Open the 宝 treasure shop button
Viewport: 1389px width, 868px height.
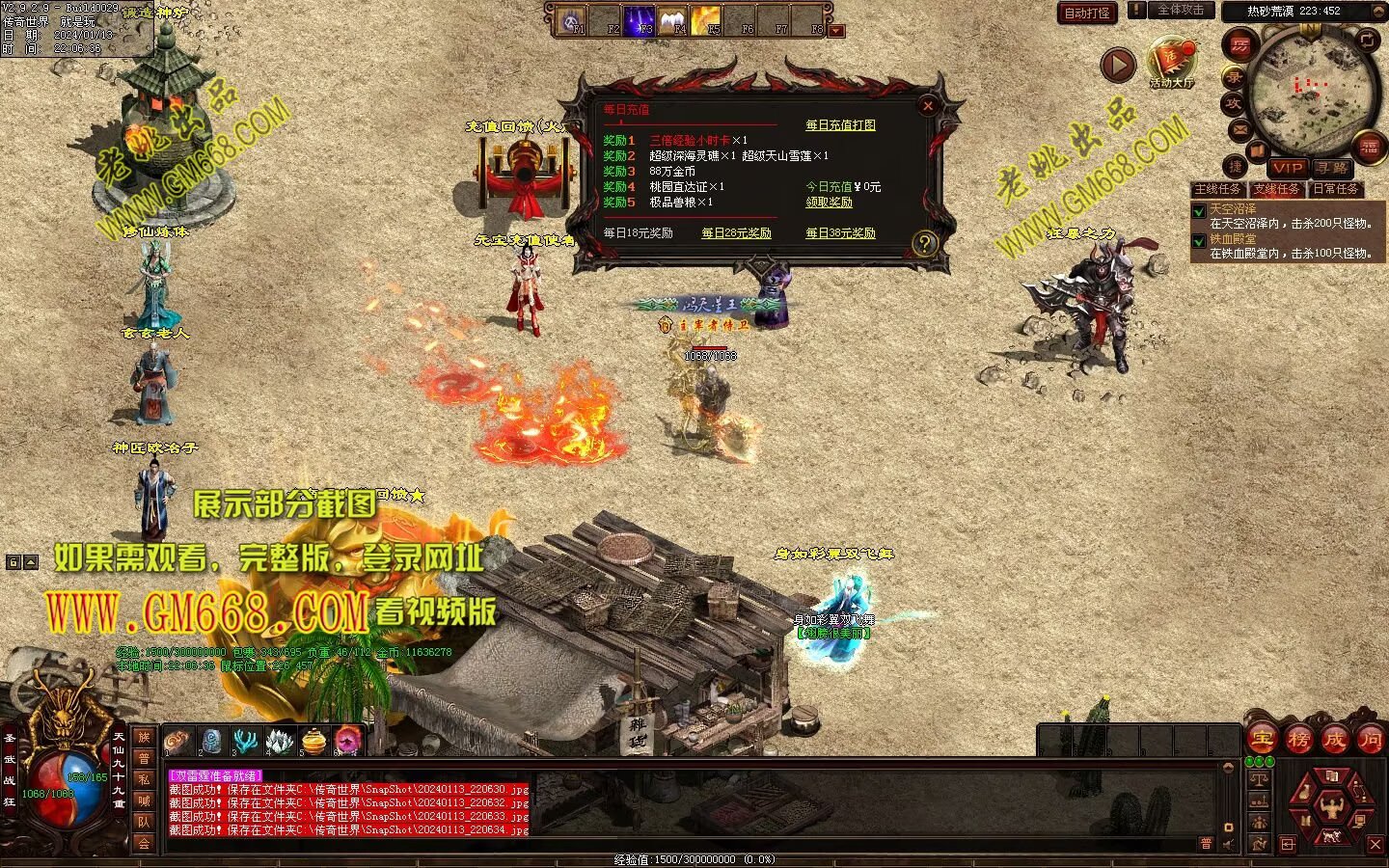point(1262,740)
